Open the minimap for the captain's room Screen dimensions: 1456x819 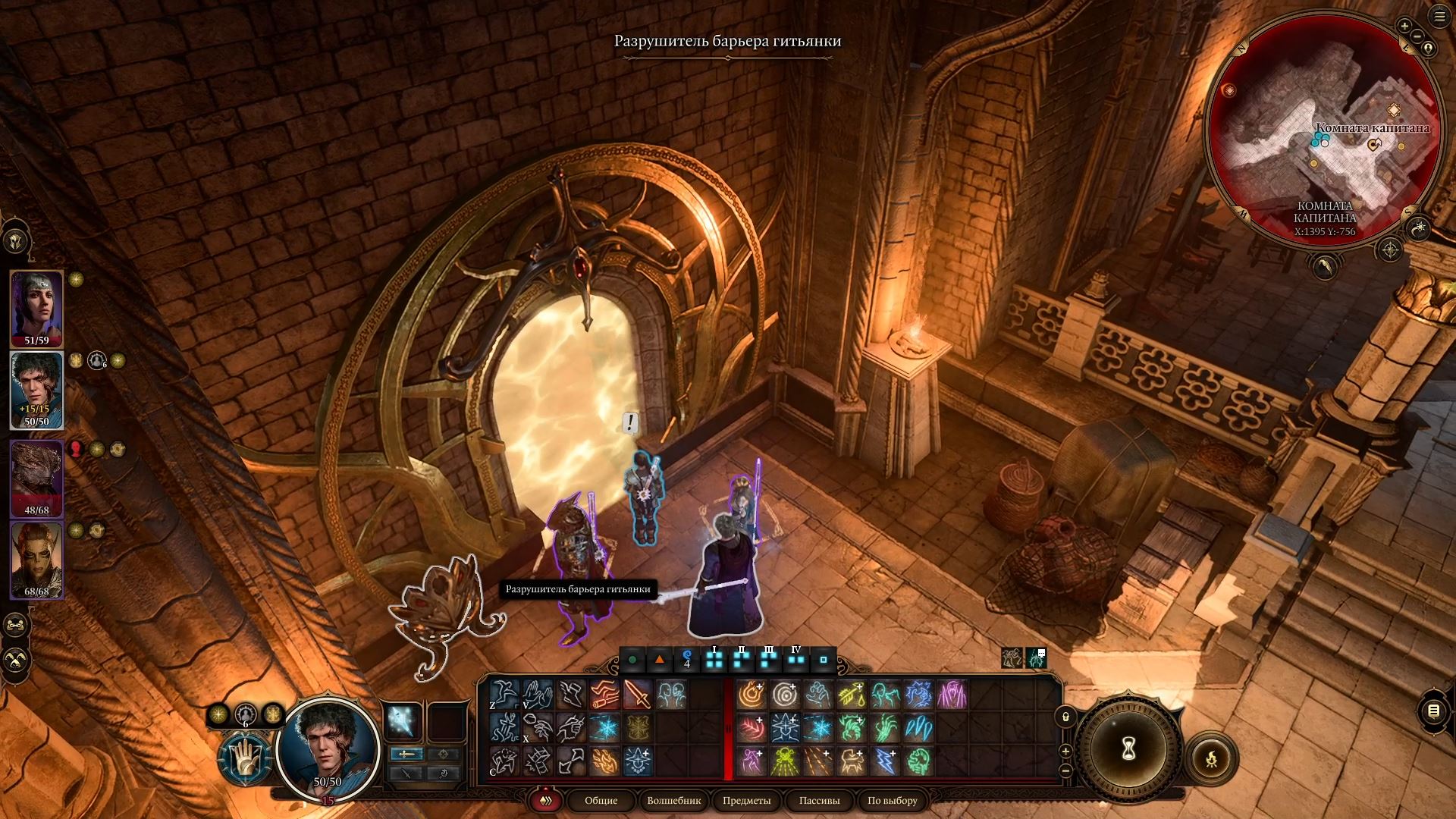(1324, 125)
